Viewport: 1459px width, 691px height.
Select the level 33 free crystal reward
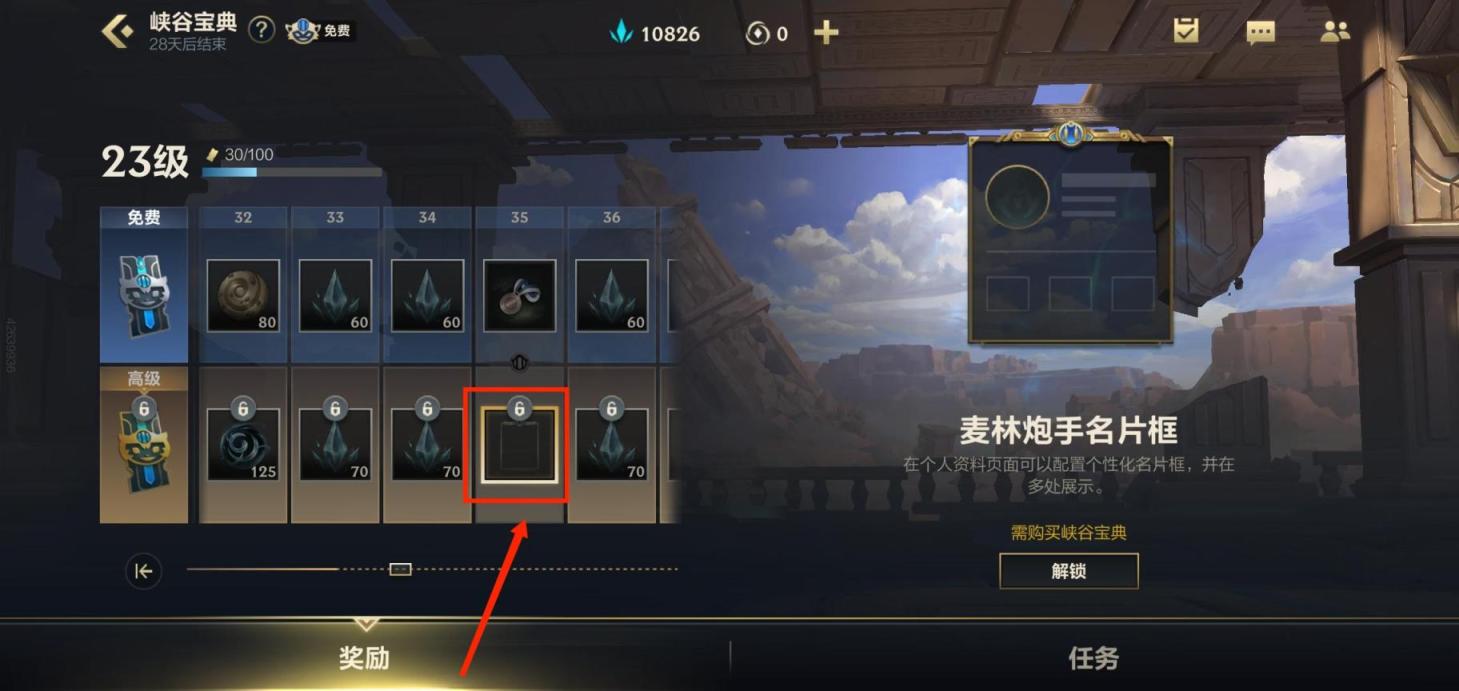coord(335,296)
